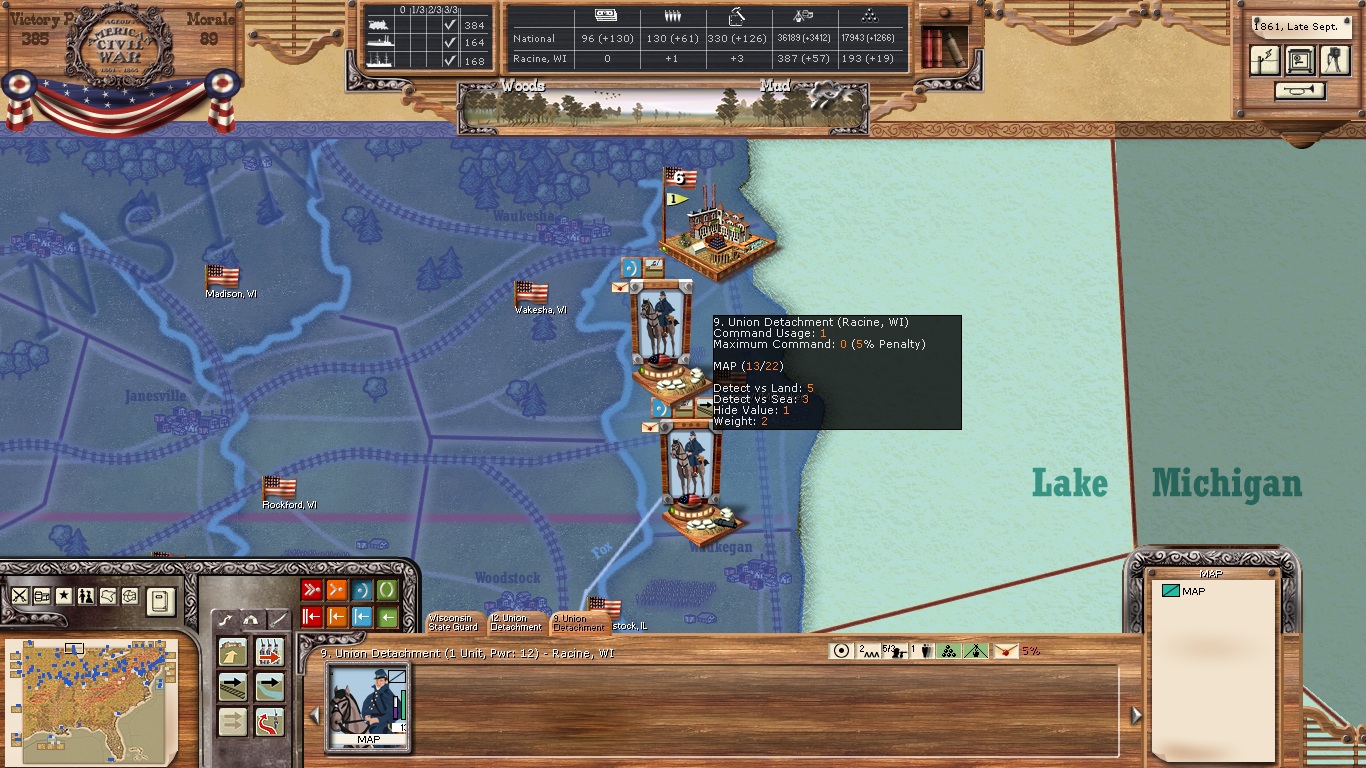The width and height of the screenshot is (1366, 768).
Task: Open the telegraph pole lightning button
Action: tap(1265, 61)
